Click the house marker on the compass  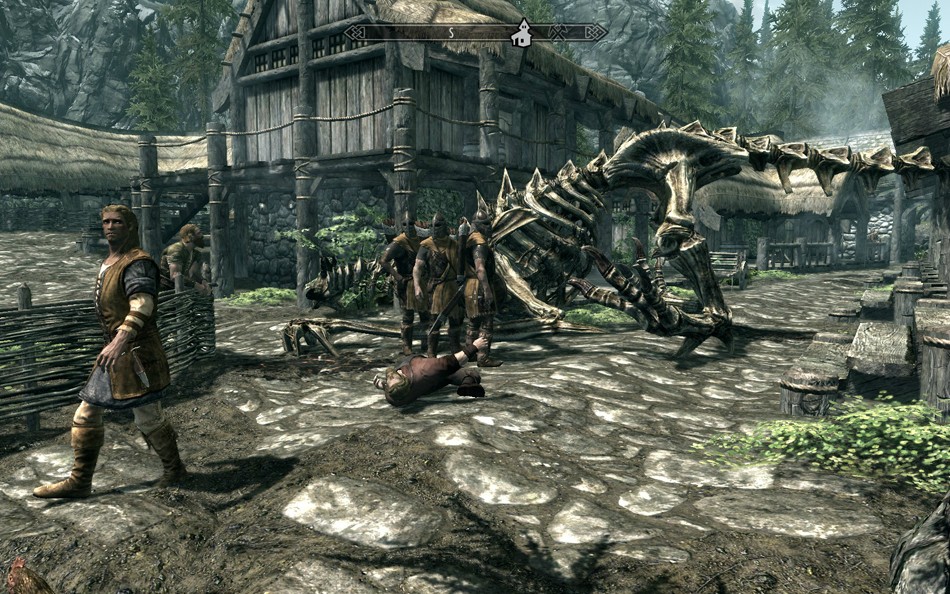click(521, 35)
